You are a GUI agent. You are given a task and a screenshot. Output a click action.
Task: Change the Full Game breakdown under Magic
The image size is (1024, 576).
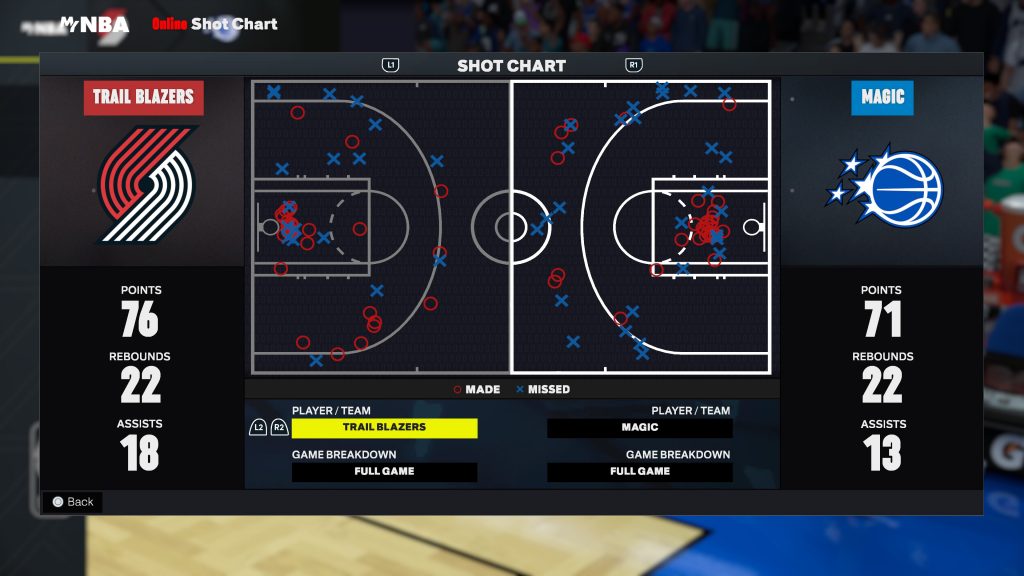pyautogui.click(x=639, y=471)
